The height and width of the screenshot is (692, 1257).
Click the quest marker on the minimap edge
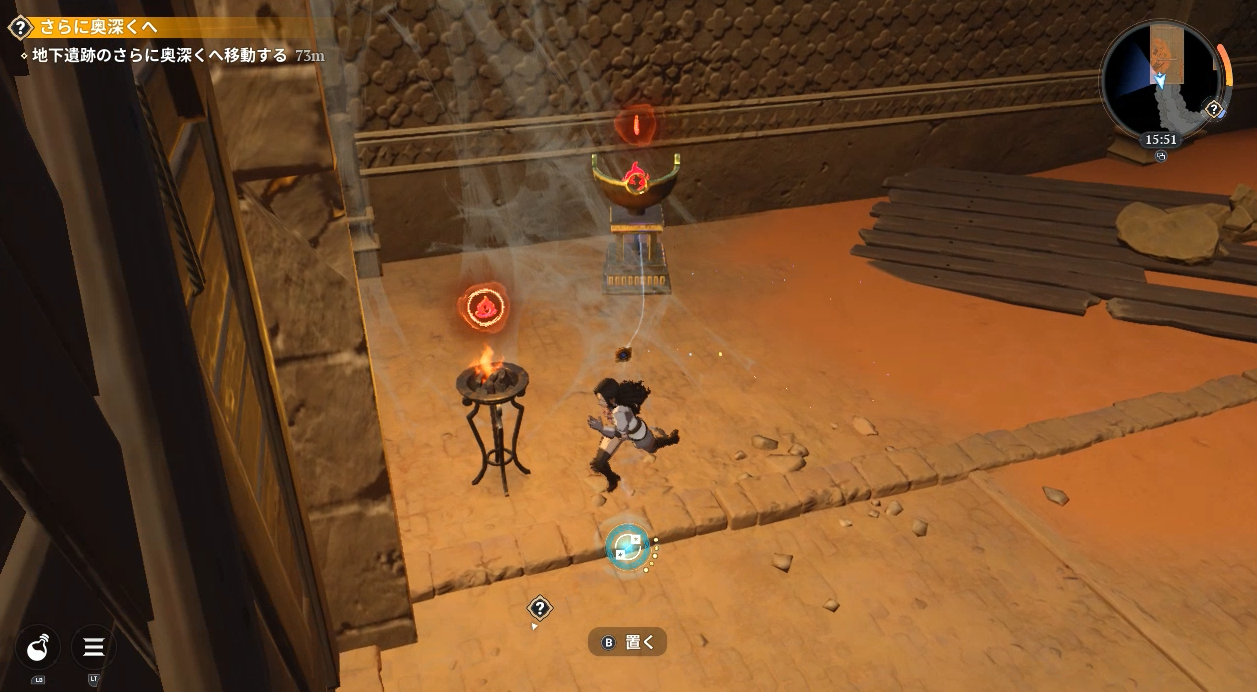[1214, 109]
